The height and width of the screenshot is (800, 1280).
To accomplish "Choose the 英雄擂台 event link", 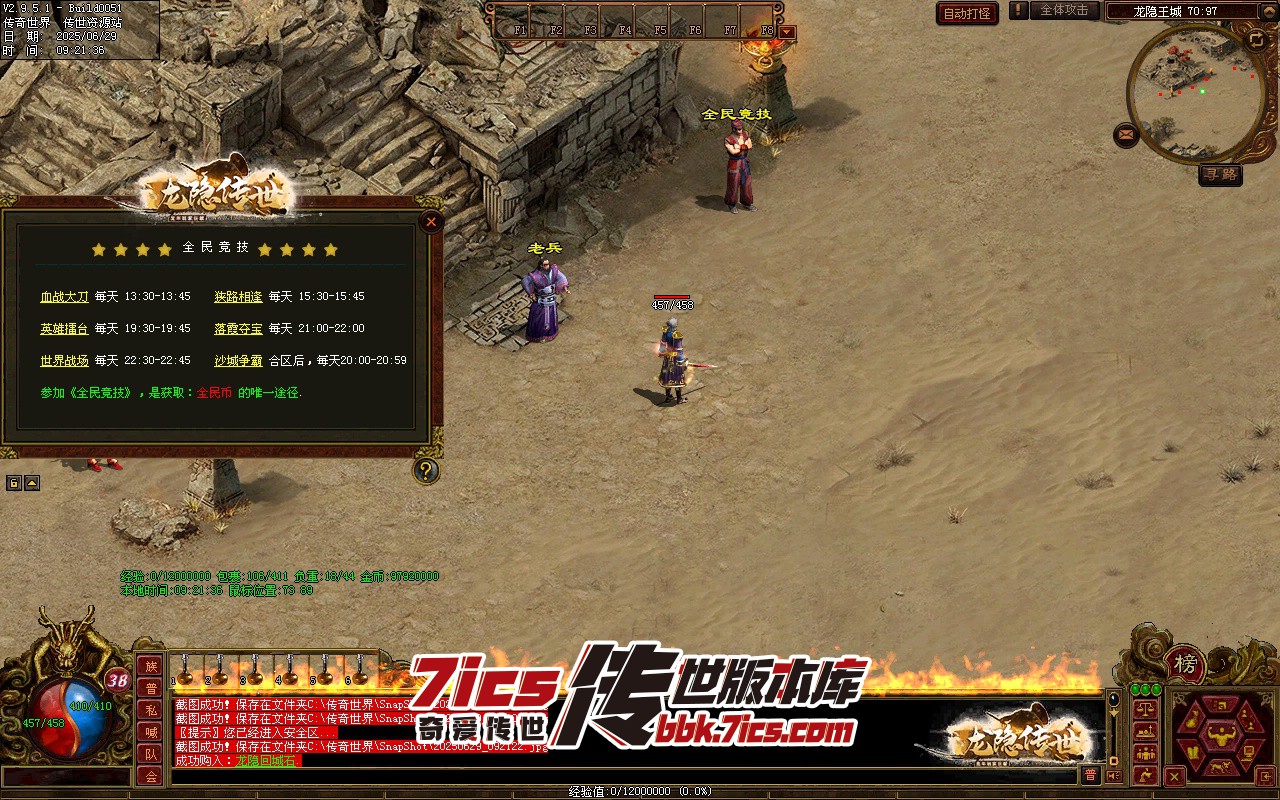I will 64,329.
